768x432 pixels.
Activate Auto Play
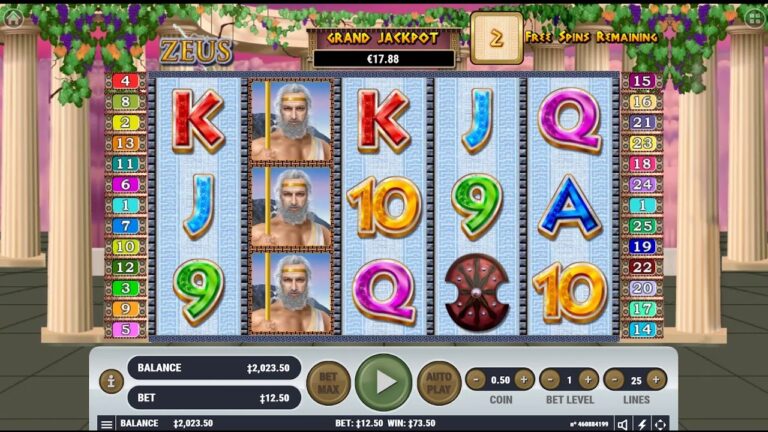click(x=438, y=382)
